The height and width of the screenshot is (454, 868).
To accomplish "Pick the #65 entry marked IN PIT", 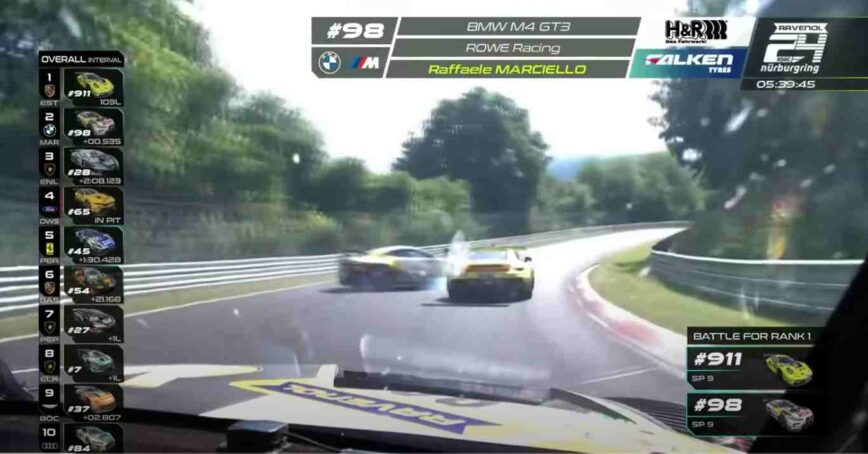I will tap(93, 203).
